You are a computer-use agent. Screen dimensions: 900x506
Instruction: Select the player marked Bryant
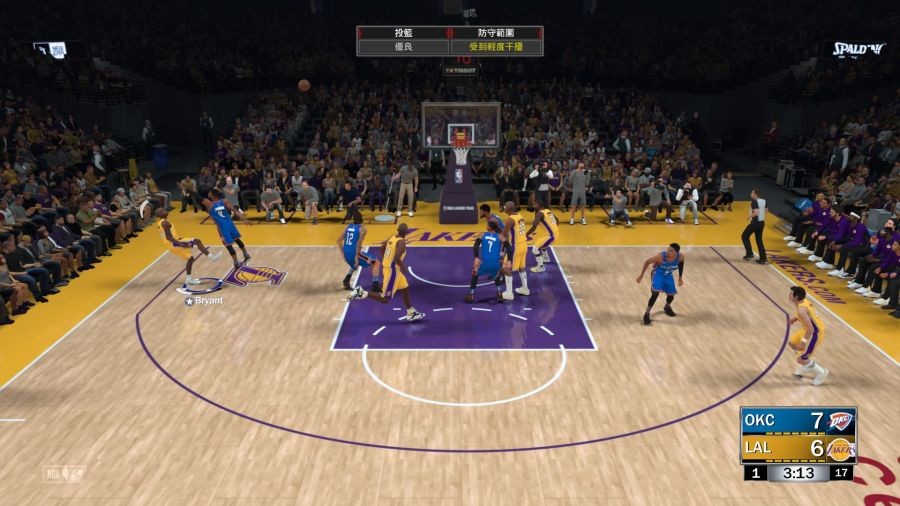[x=181, y=245]
